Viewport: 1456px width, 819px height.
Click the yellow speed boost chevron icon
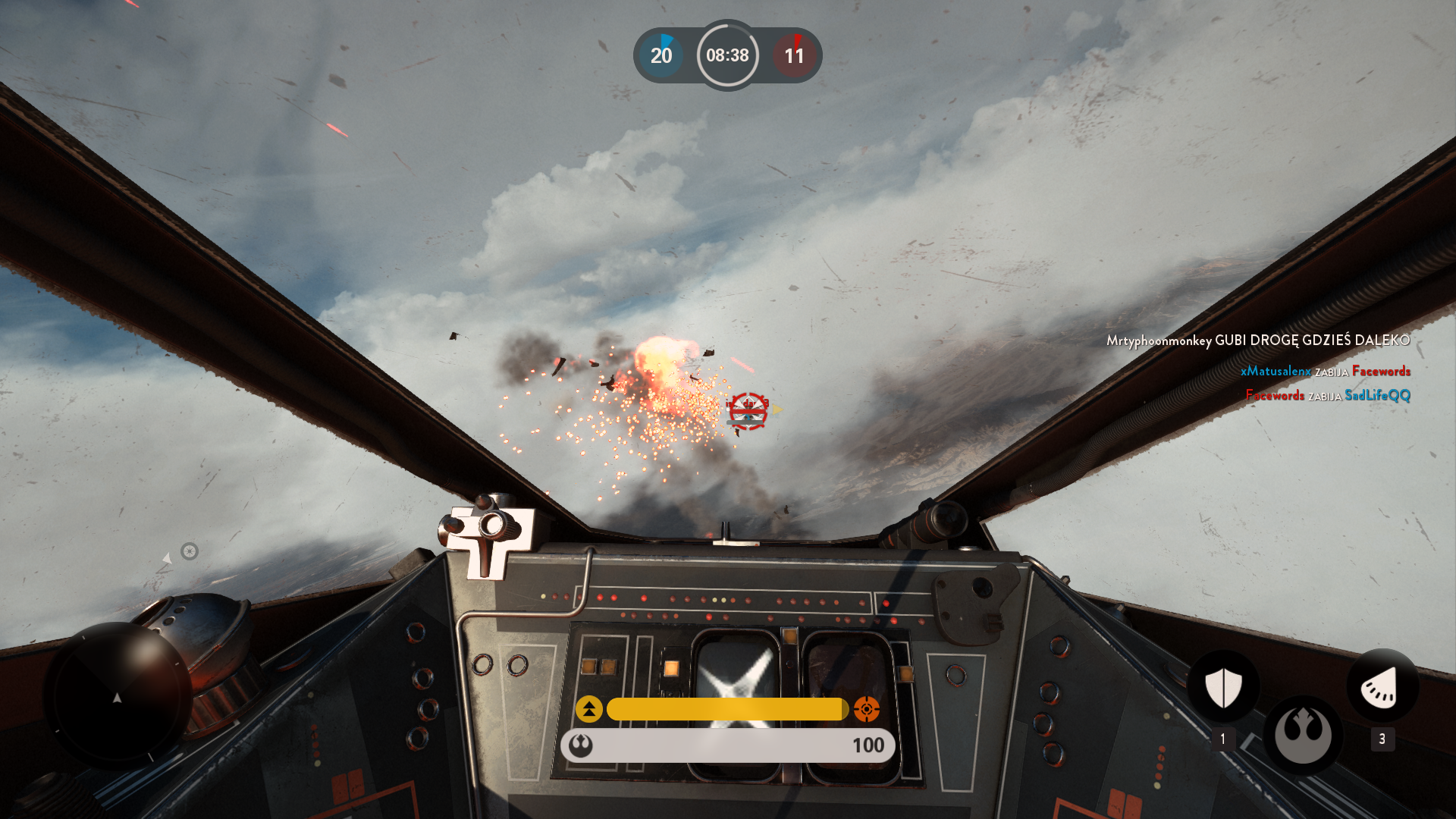(x=589, y=710)
